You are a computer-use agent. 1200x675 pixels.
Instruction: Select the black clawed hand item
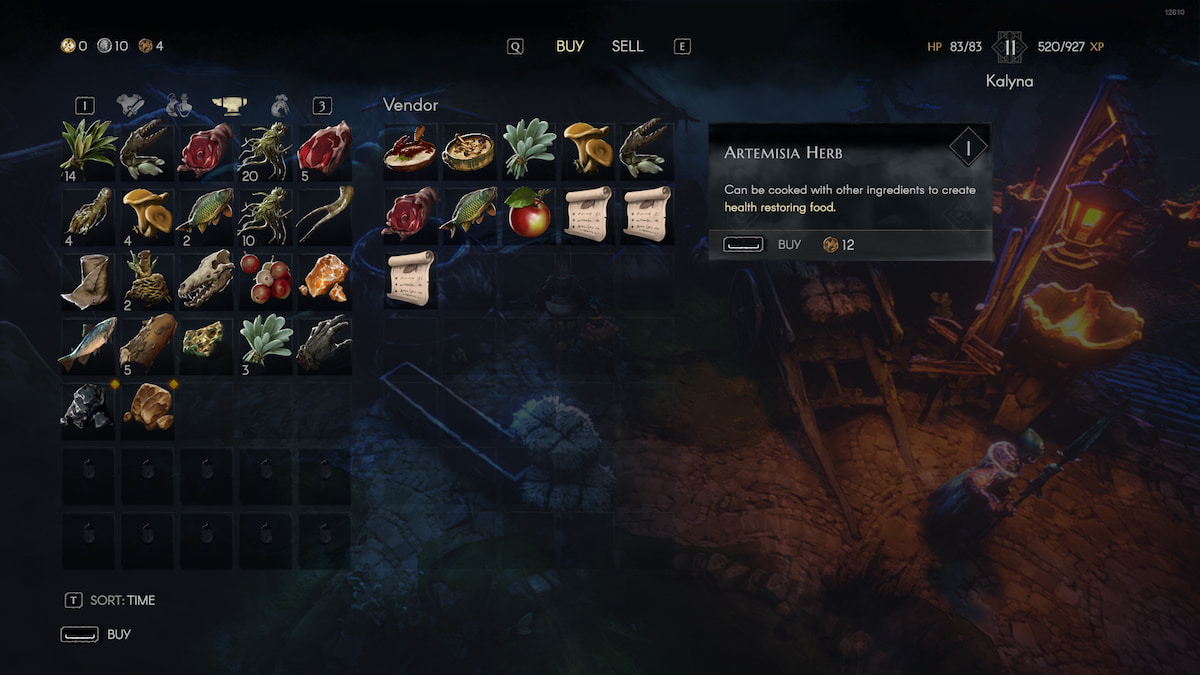(324, 343)
